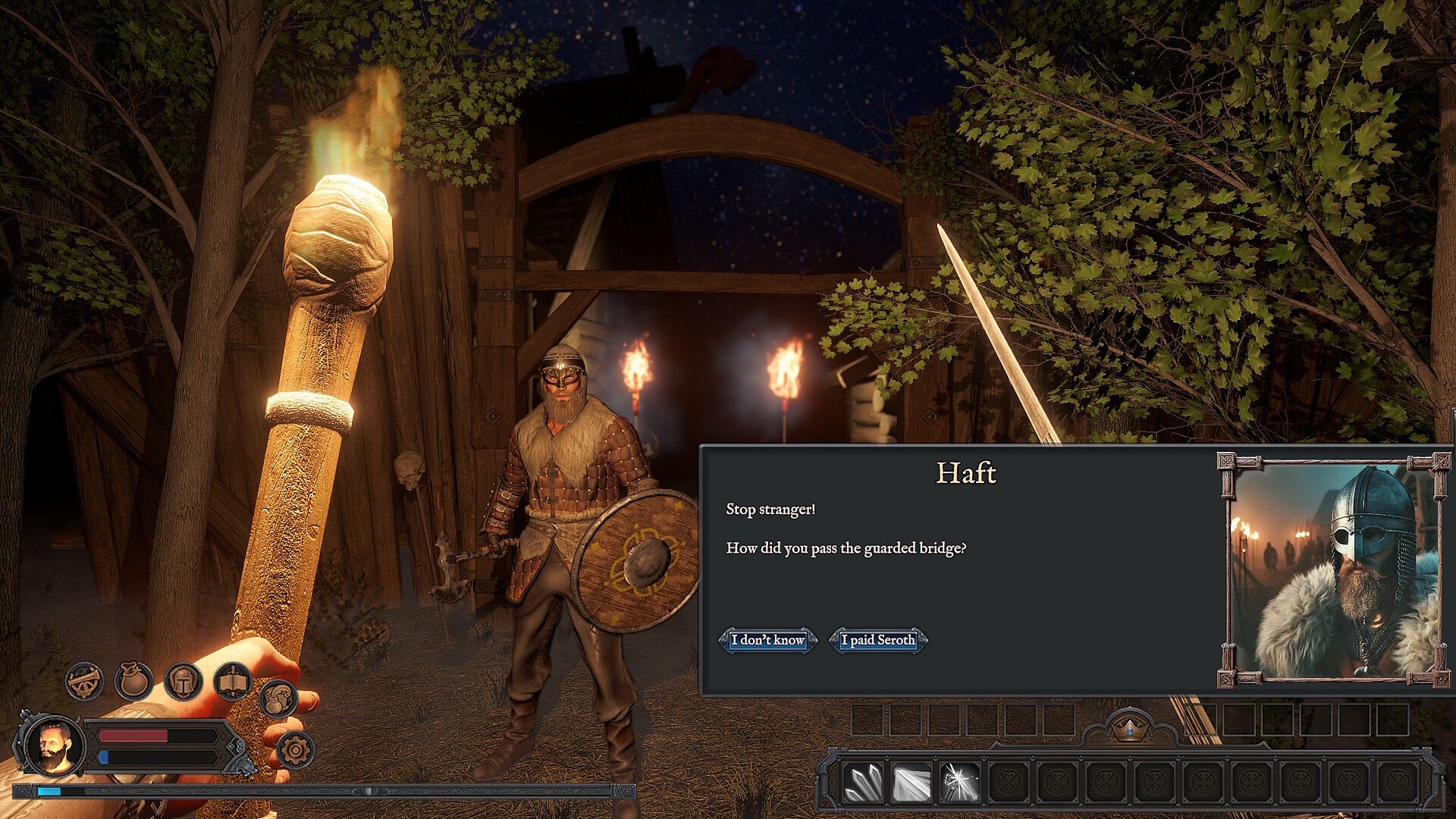Click the potion flask round icon
The height and width of the screenshot is (819, 1456).
pyautogui.click(x=278, y=698)
